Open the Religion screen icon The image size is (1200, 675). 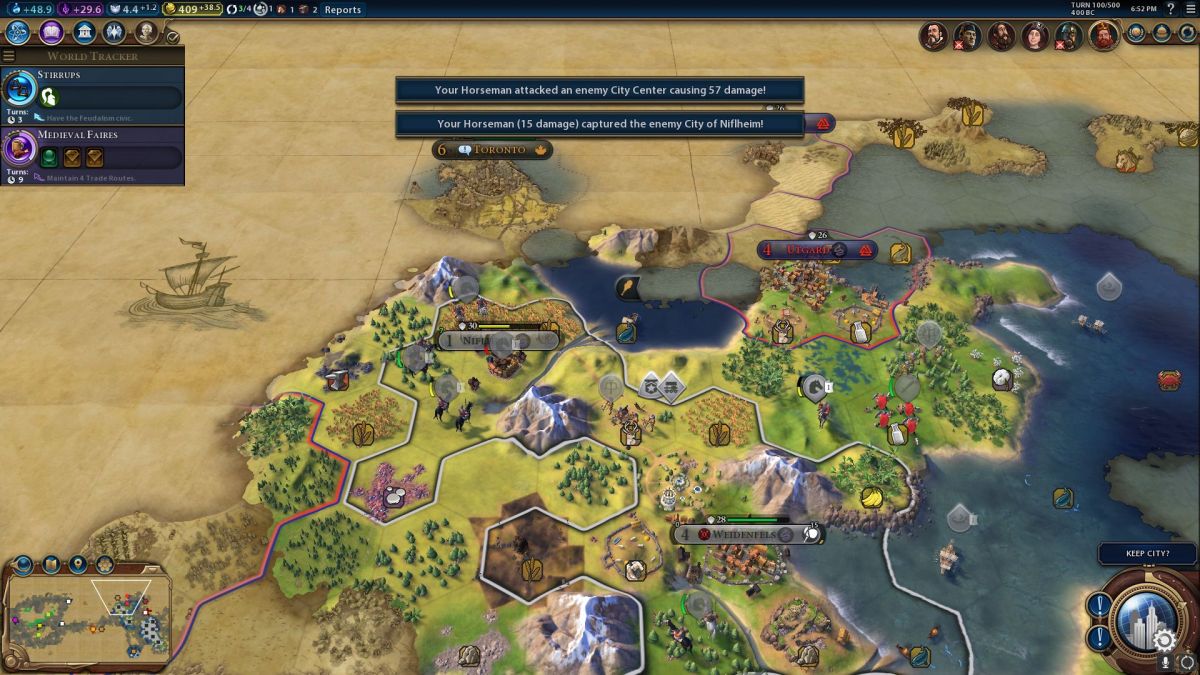[115, 32]
